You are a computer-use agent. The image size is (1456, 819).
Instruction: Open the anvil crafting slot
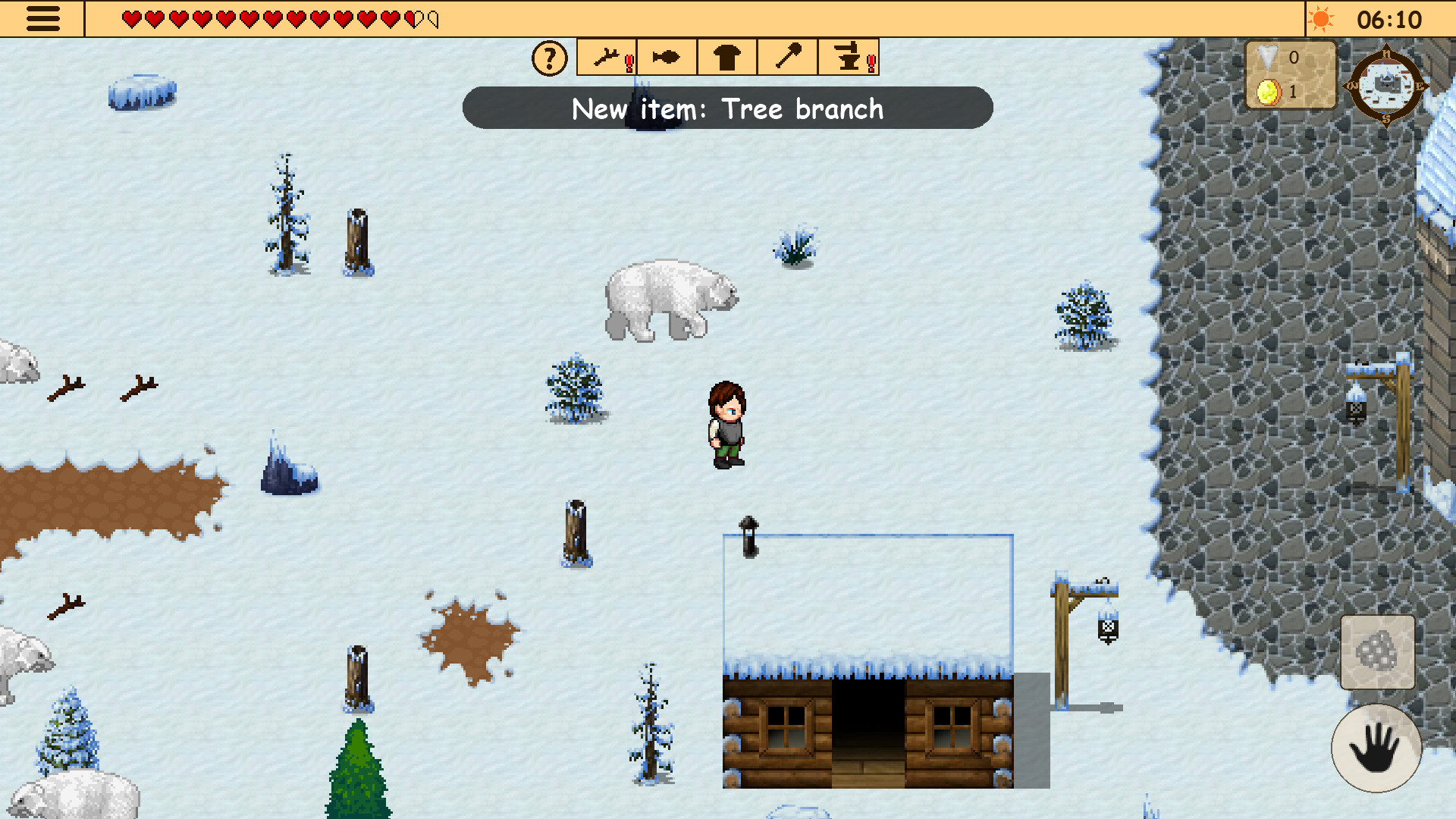click(848, 57)
